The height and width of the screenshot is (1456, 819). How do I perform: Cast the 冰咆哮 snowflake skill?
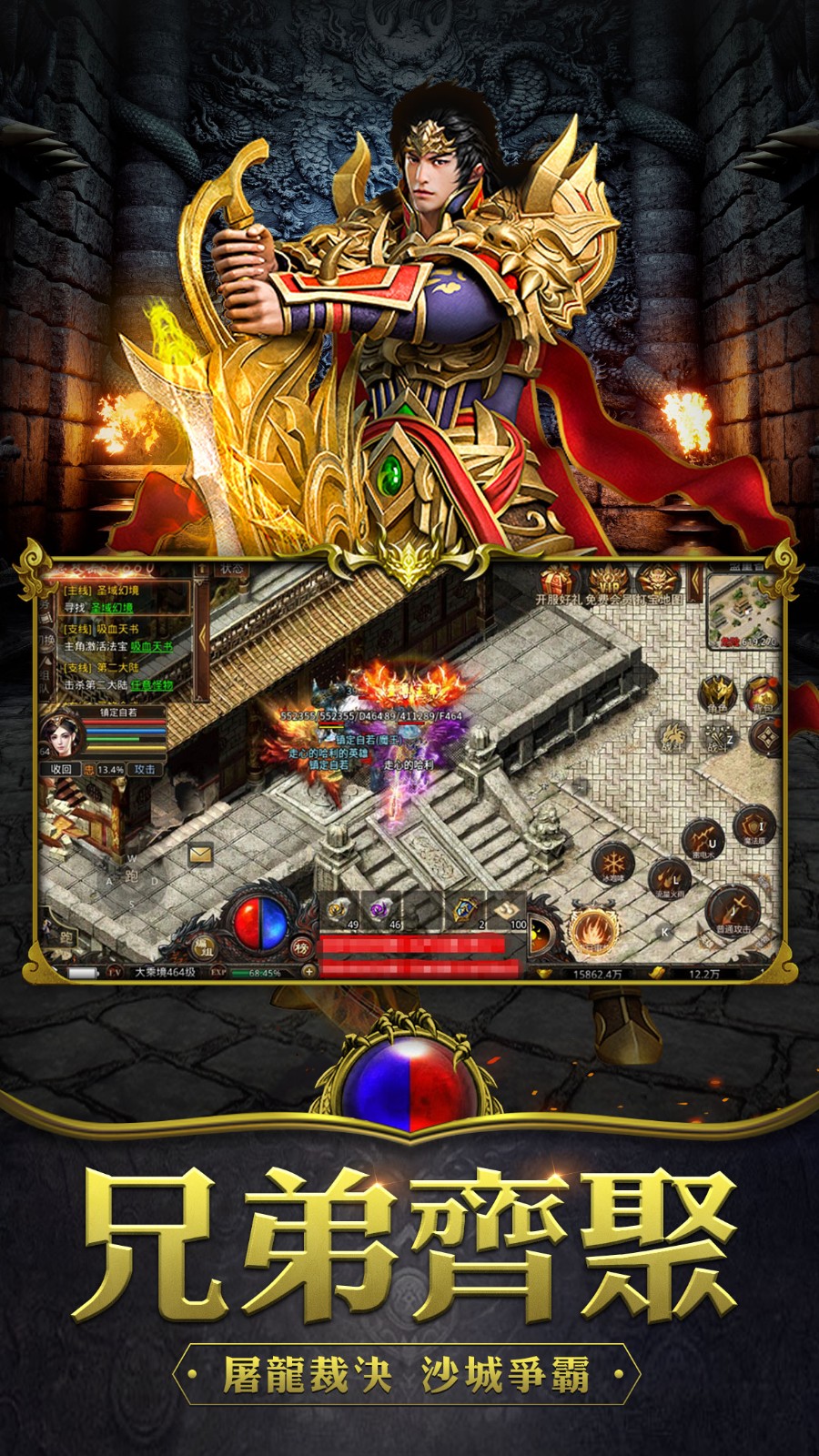pyautogui.click(x=612, y=862)
